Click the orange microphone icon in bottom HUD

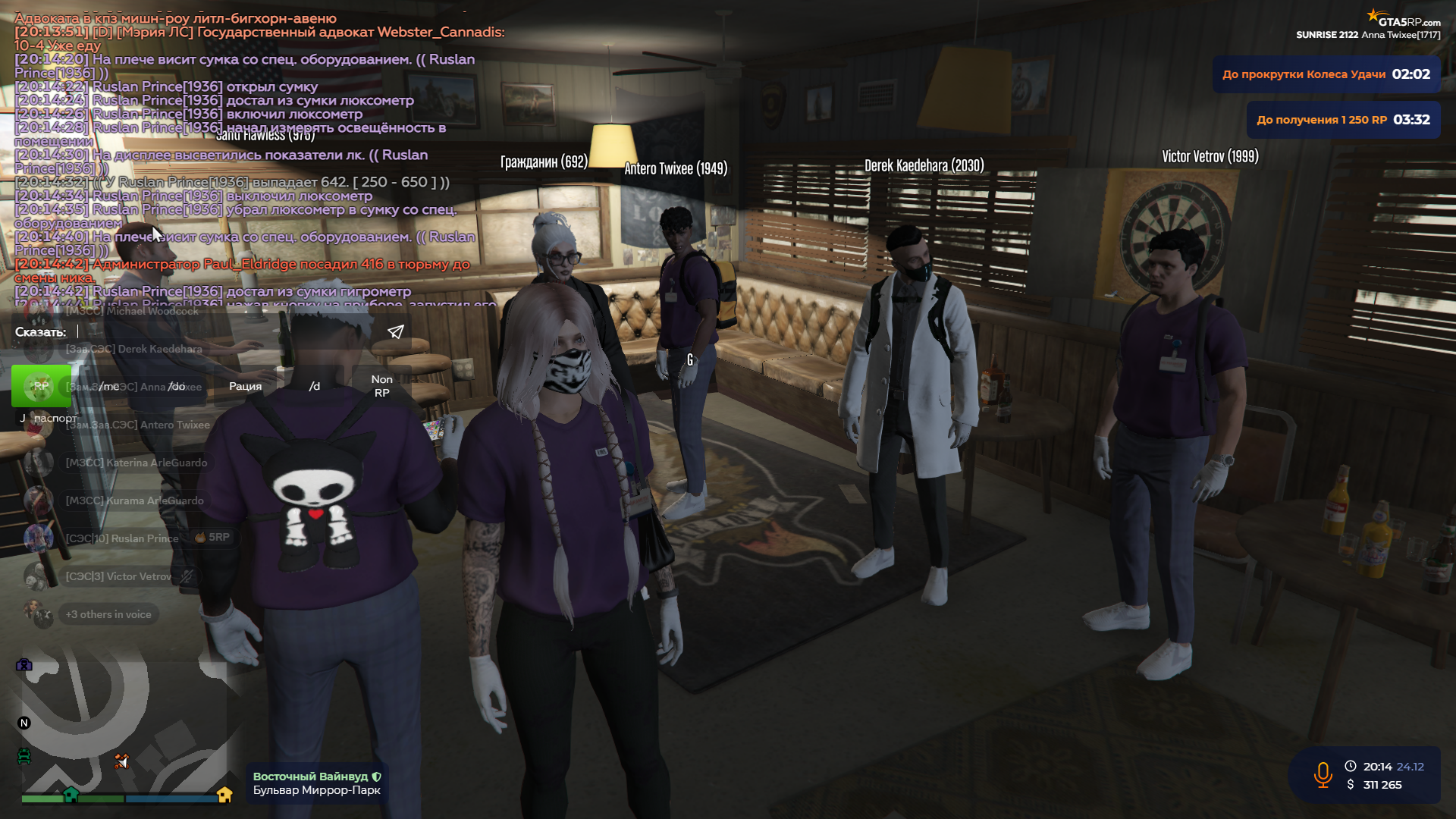1323,774
